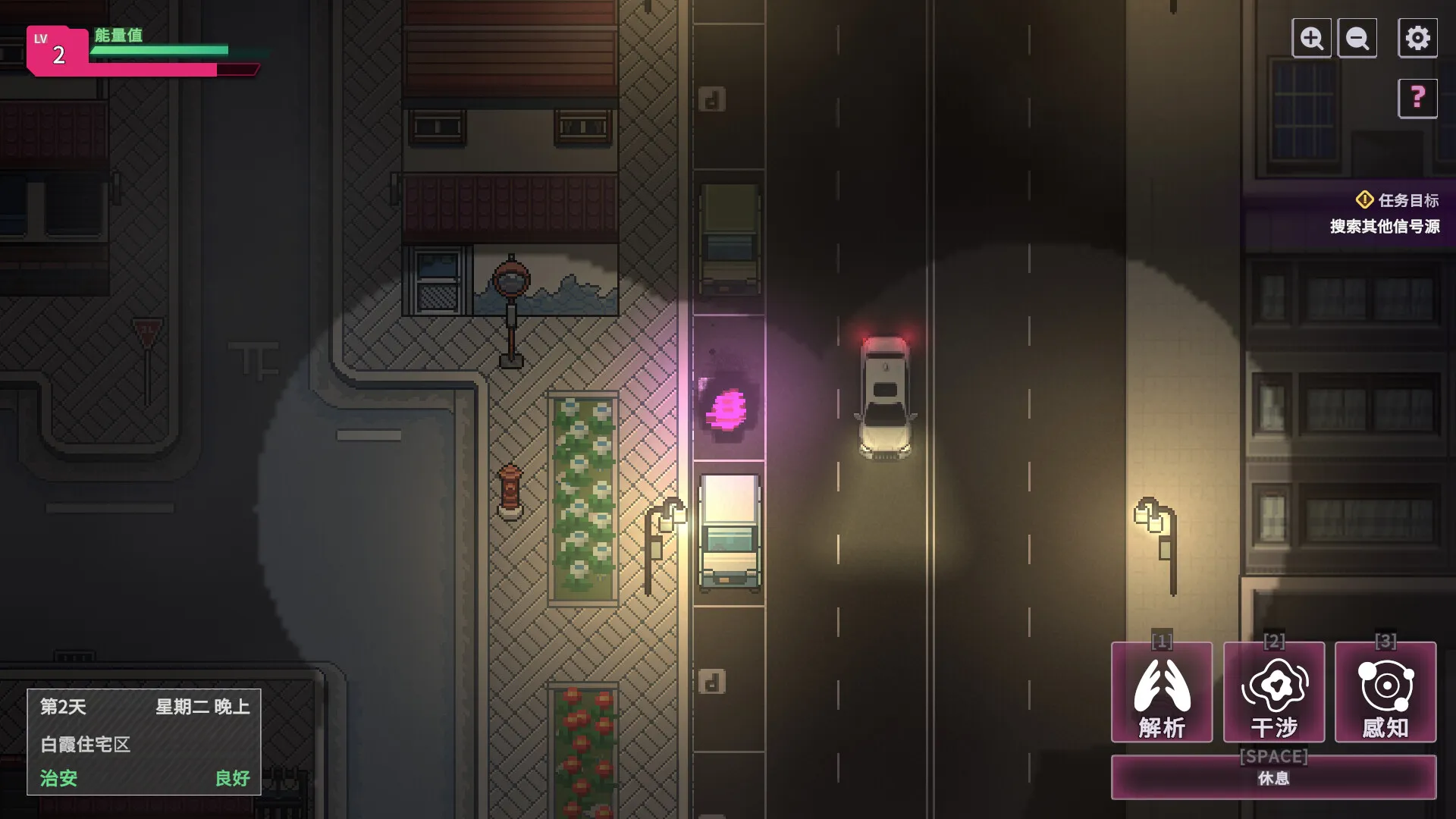Use the 干涉 skill
The image size is (1456, 819).
pyautogui.click(x=1274, y=692)
